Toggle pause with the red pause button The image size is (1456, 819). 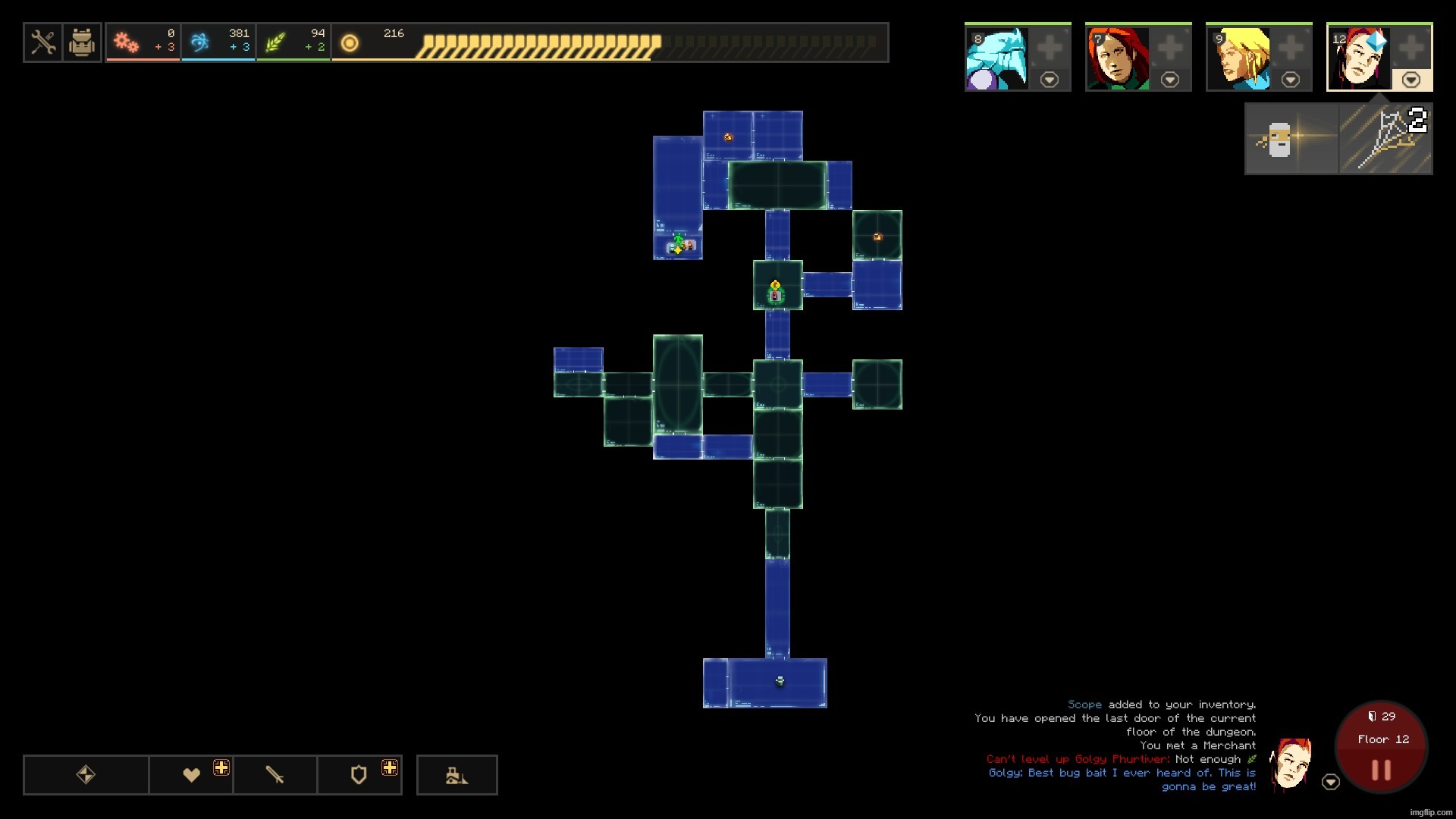(x=1379, y=770)
